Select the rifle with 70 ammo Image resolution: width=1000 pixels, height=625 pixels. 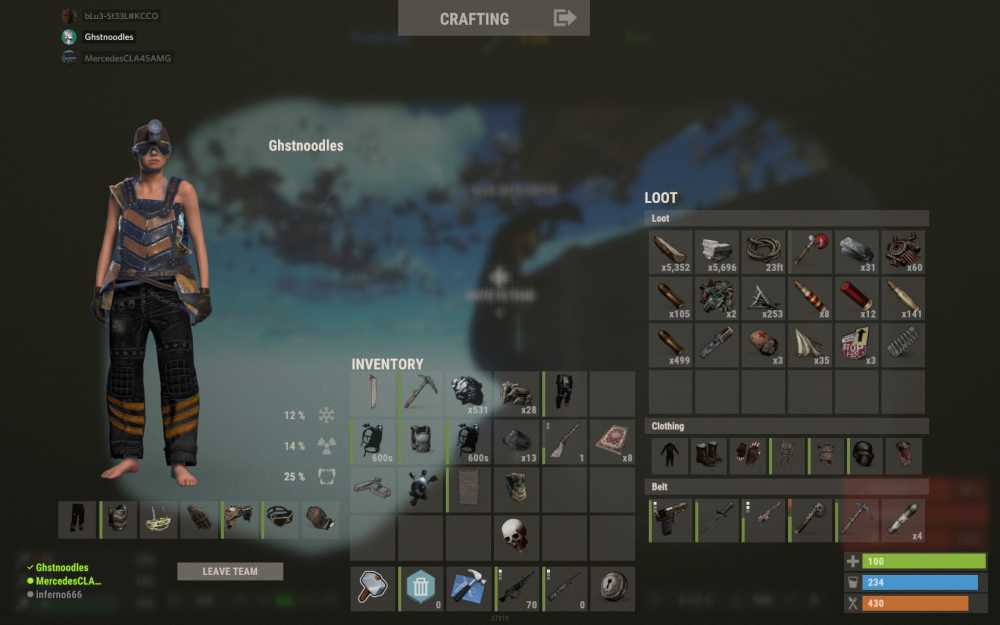(517, 588)
